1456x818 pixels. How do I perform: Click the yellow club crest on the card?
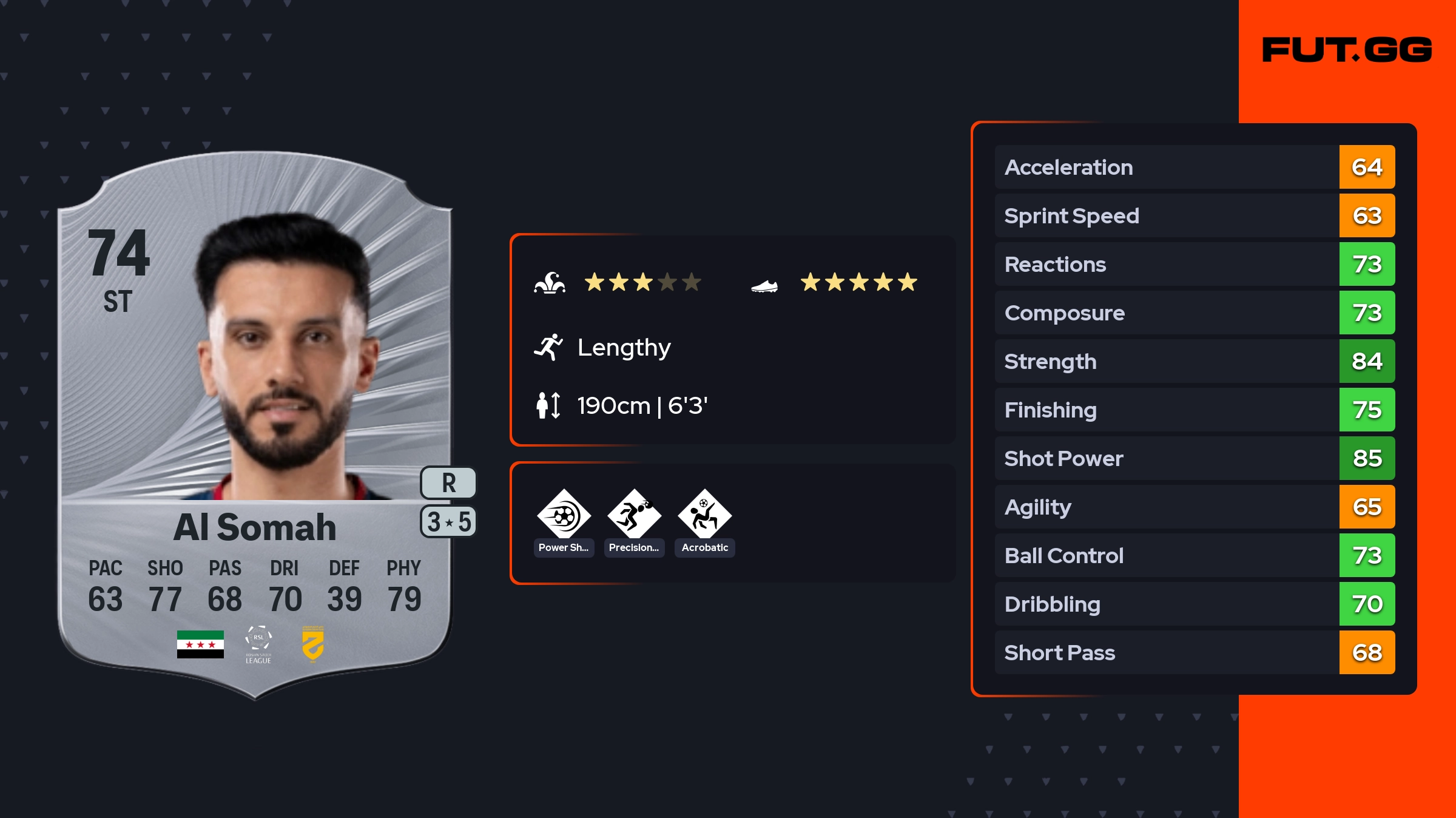click(x=312, y=644)
